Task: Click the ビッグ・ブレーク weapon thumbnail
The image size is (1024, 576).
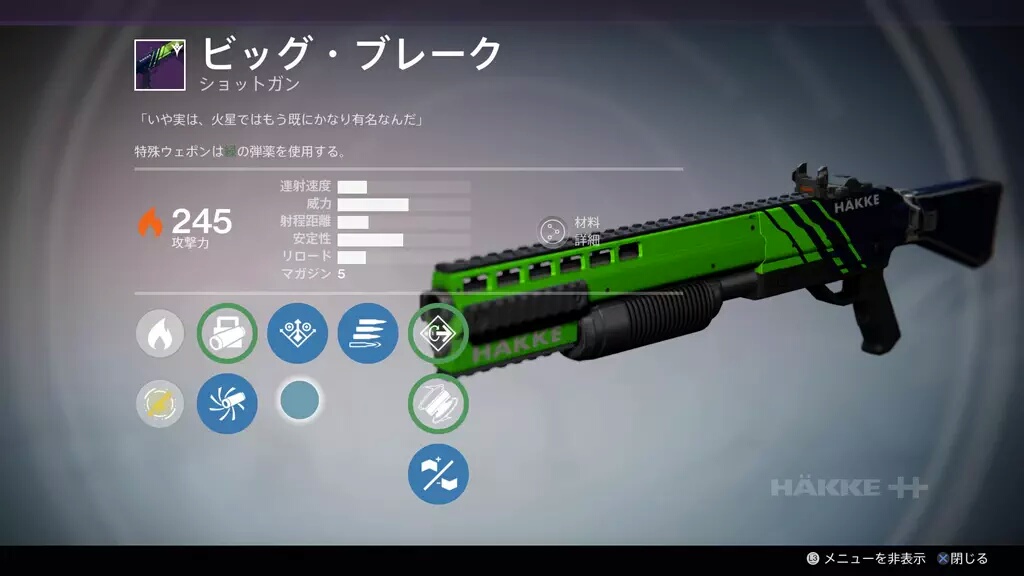Action: (x=160, y=65)
